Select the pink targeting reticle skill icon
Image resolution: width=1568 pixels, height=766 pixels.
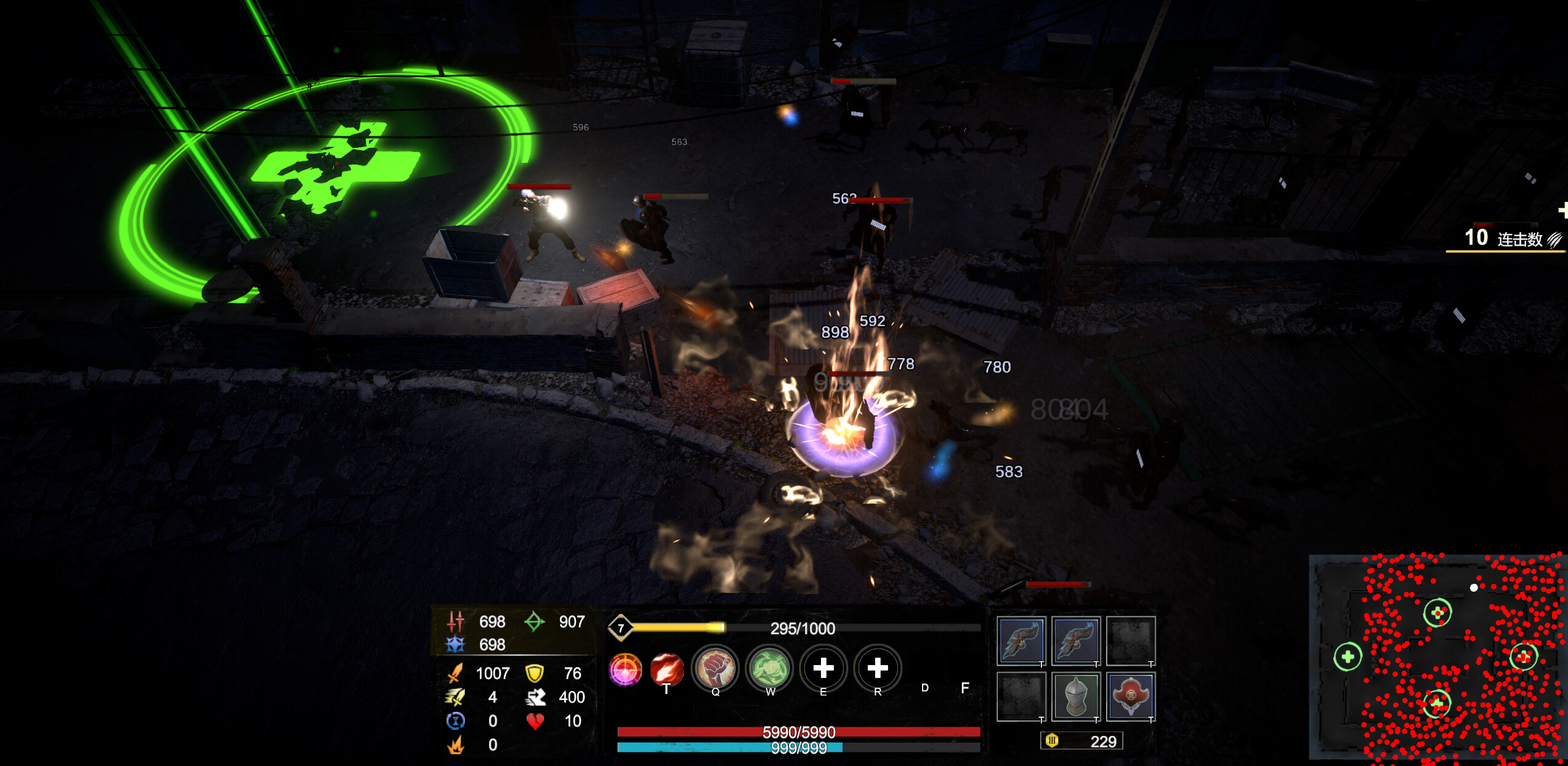[x=626, y=670]
